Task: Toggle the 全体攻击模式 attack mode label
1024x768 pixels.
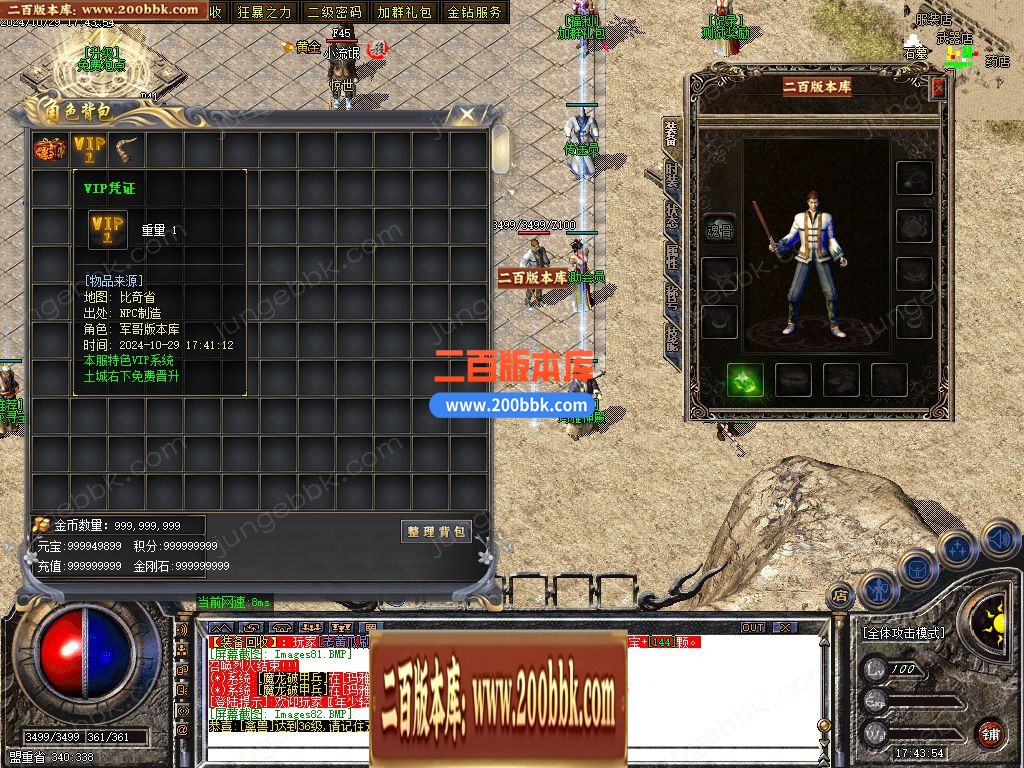Action: 903,633
